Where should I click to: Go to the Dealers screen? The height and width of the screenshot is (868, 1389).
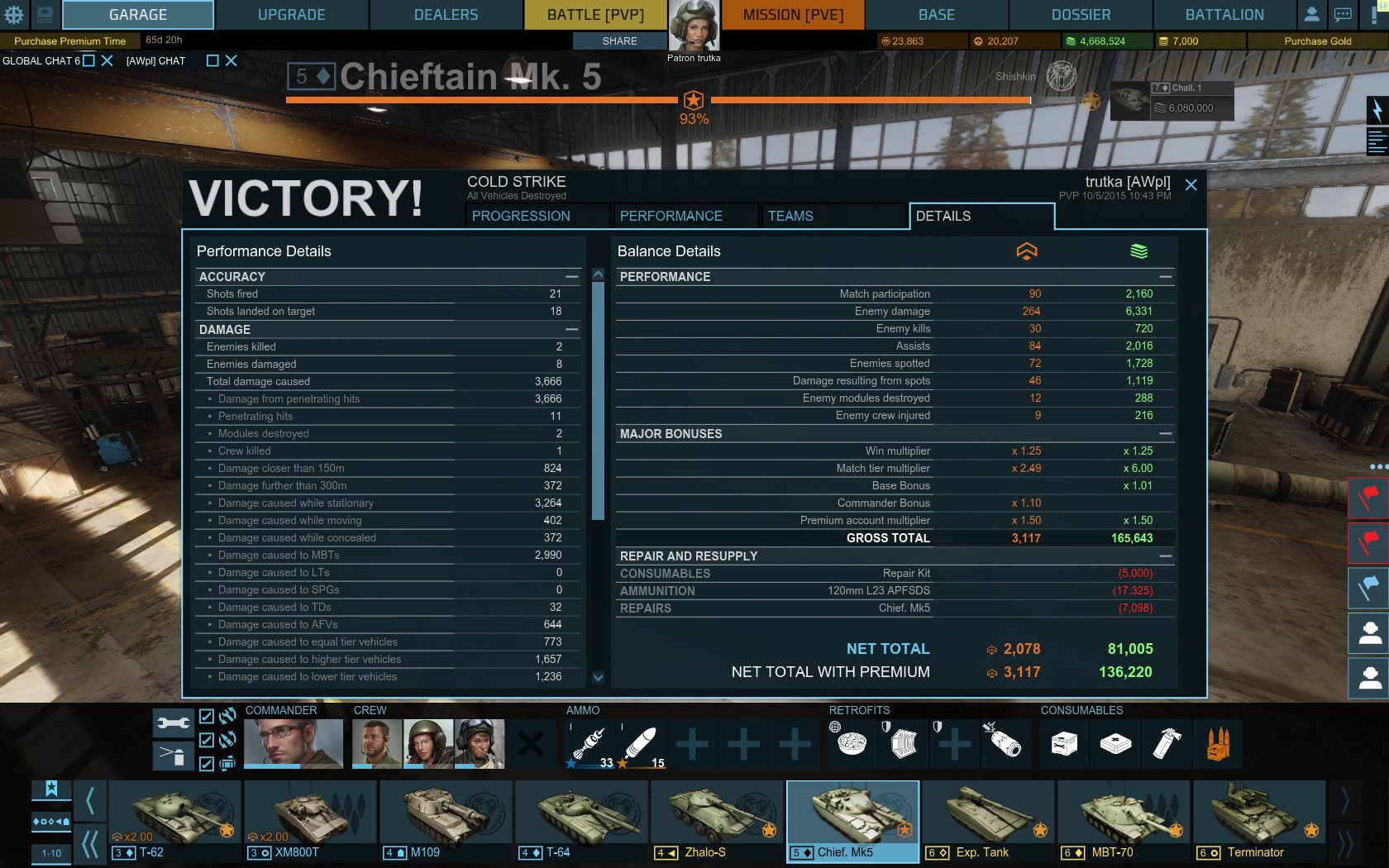coord(446,15)
